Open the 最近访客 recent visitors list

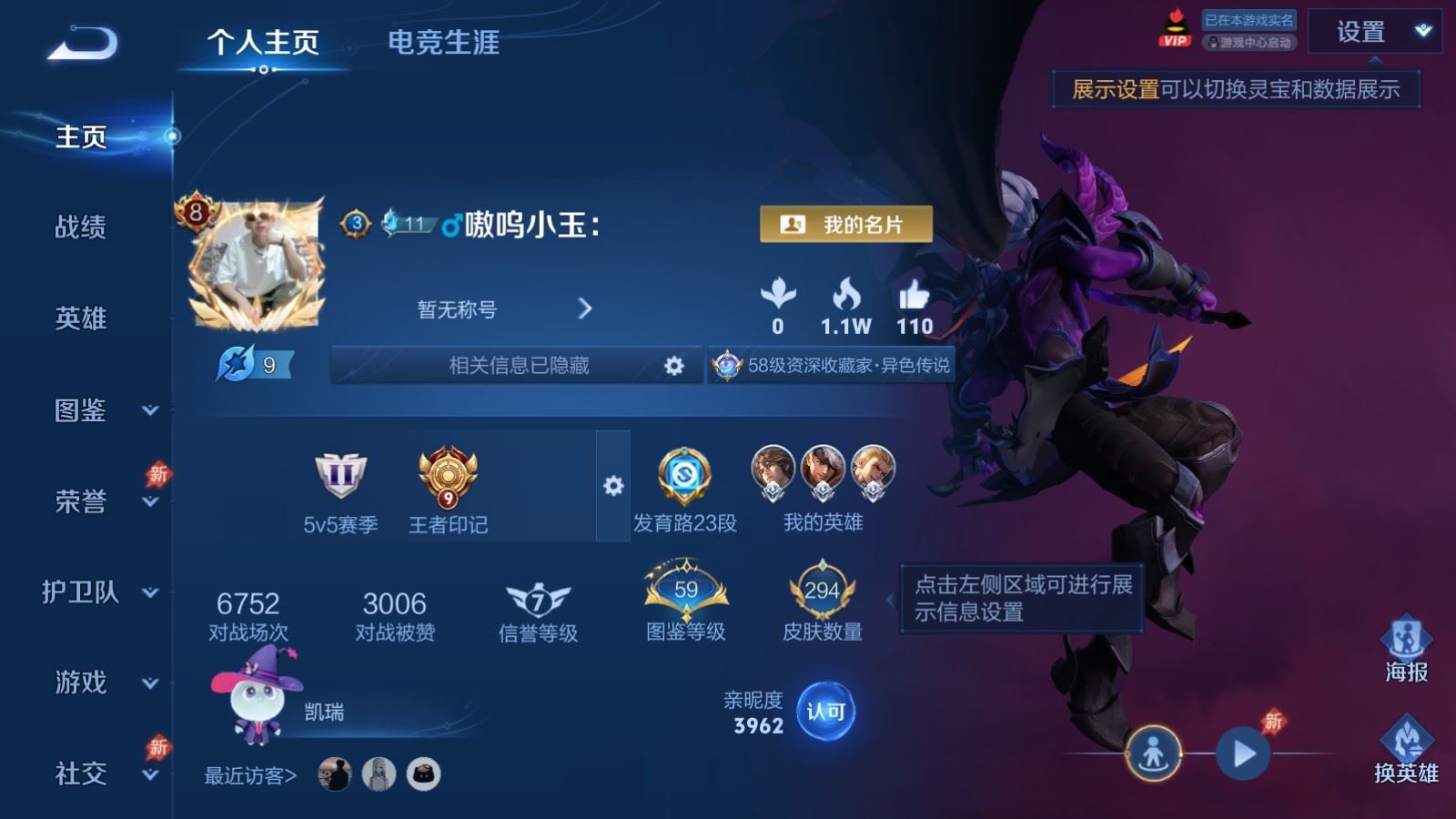250,775
